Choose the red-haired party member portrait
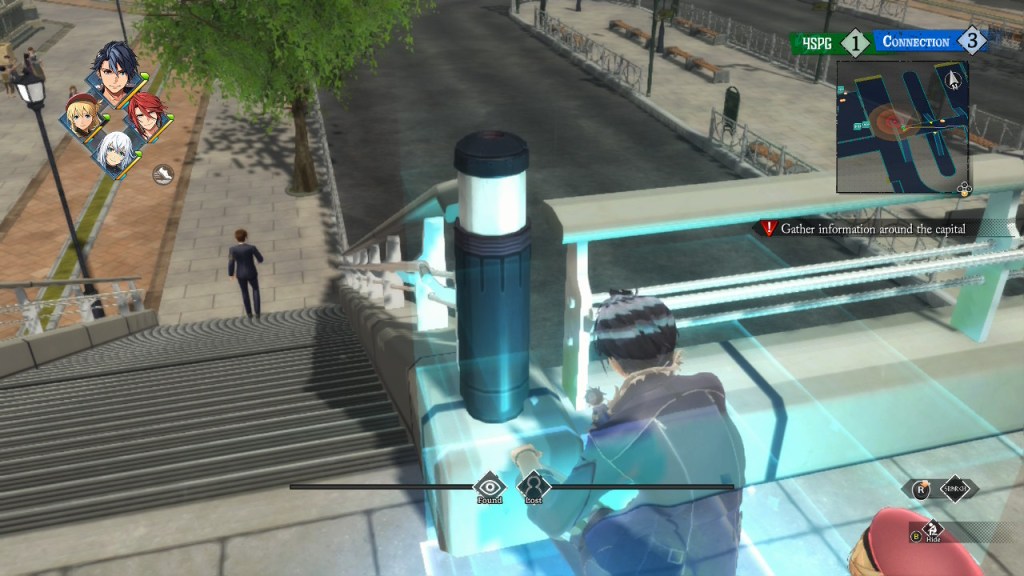The width and height of the screenshot is (1024, 576). pos(144,117)
